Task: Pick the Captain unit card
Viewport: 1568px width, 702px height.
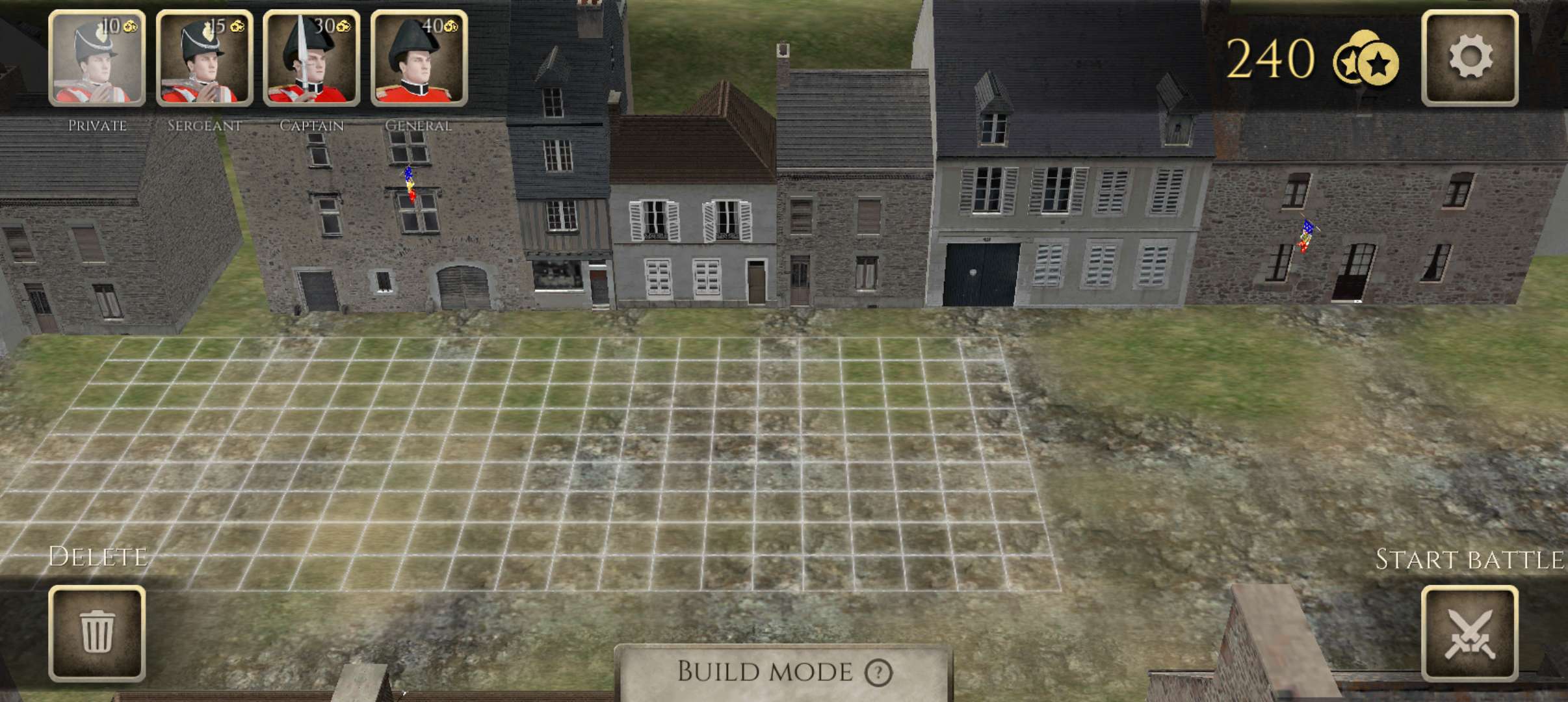Action: tap(311, 58)
